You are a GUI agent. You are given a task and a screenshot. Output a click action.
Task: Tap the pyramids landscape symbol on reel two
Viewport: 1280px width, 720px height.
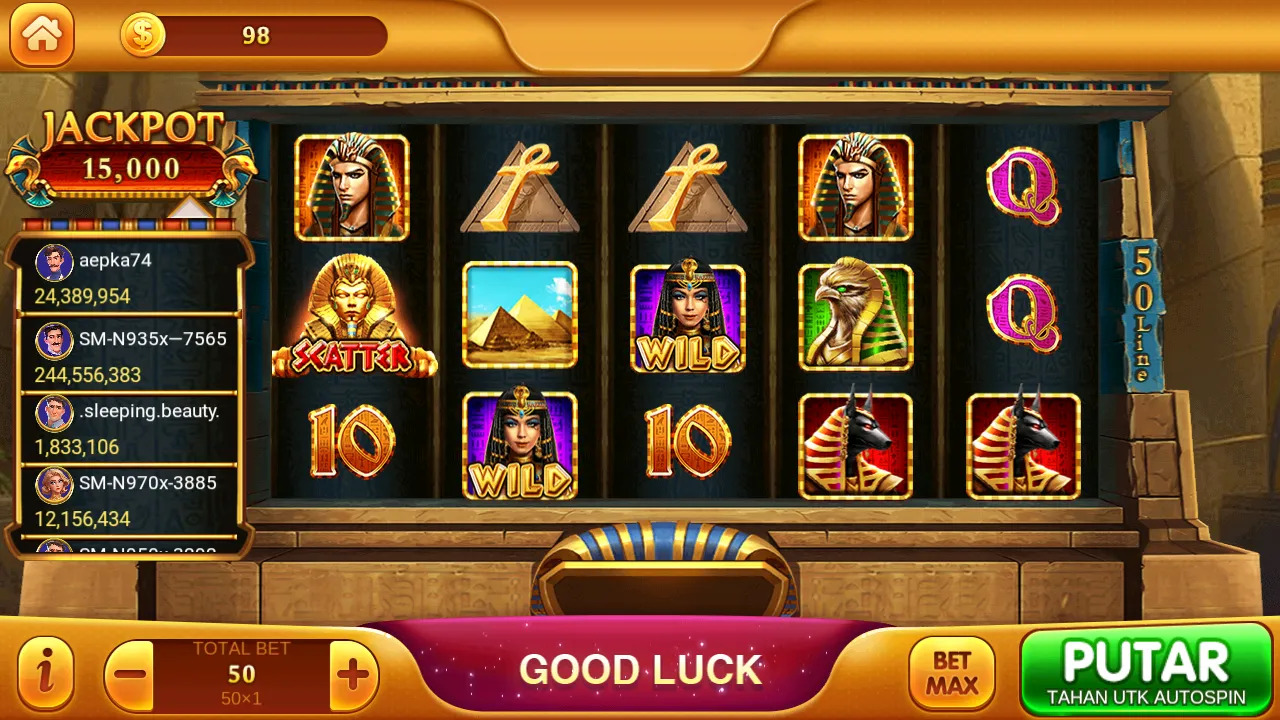(520, 315)
